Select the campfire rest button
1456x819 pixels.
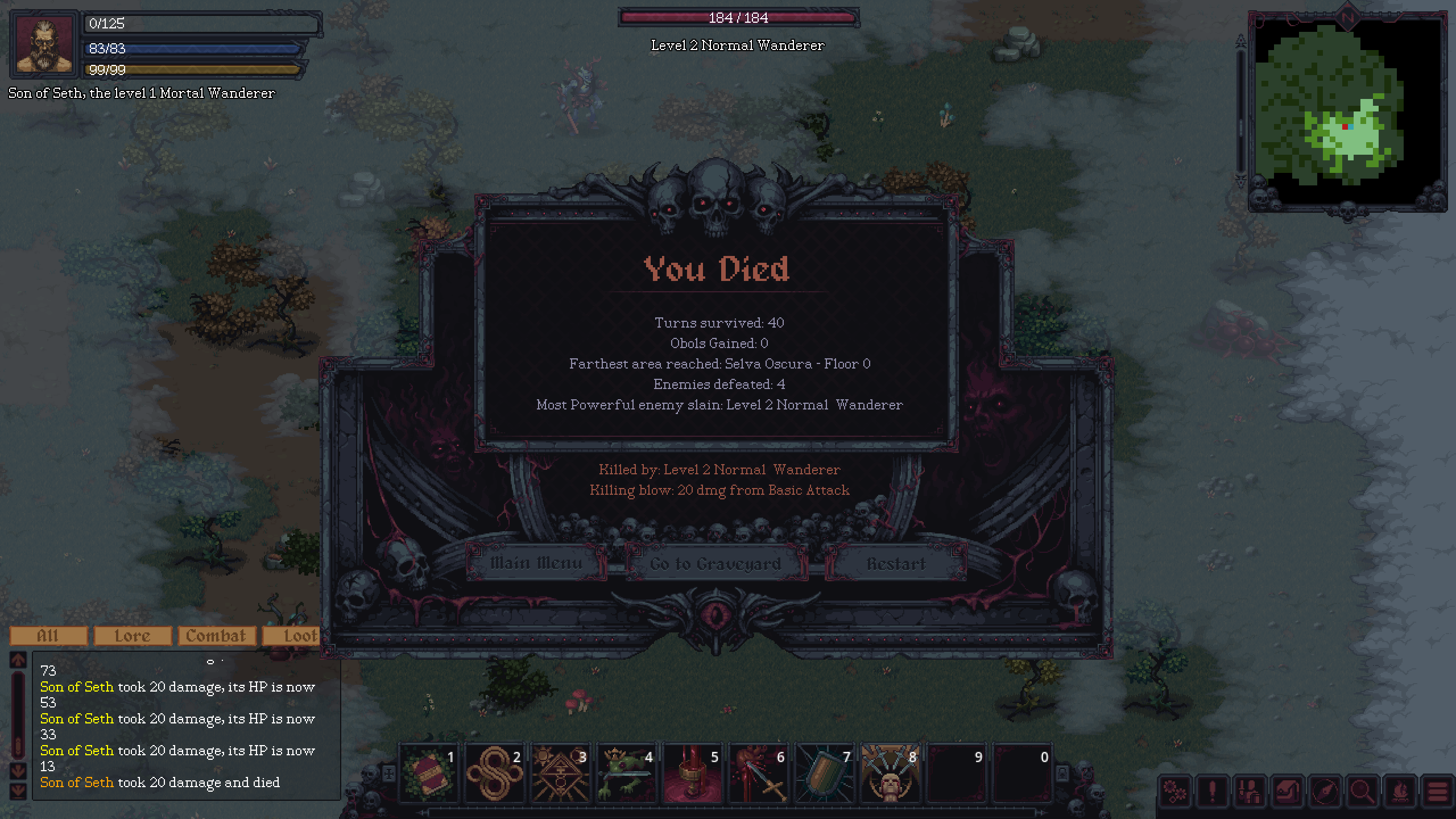(x=1400, y=791)
